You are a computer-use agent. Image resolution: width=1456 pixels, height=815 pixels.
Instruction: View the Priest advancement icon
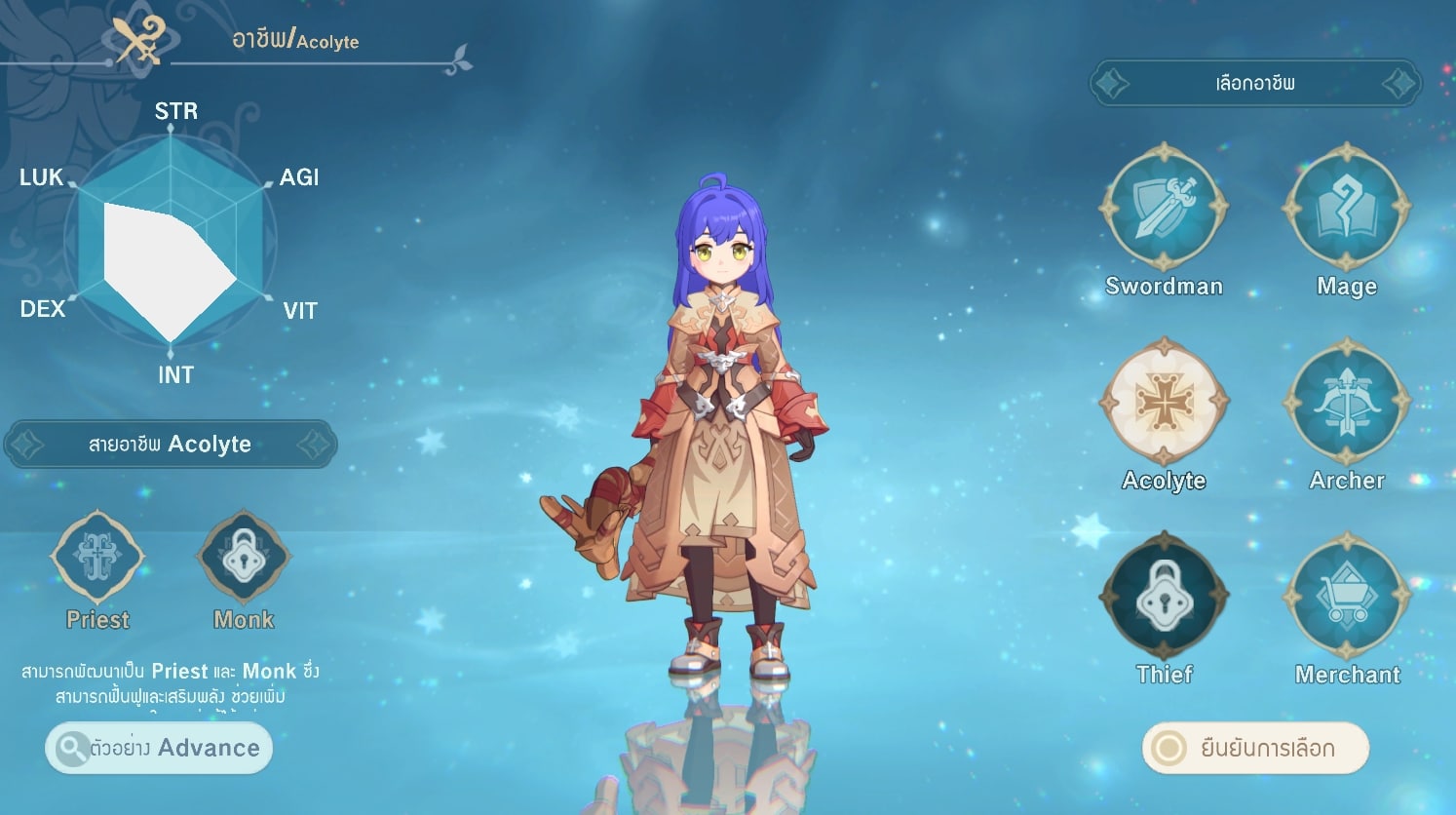point(97,557)
